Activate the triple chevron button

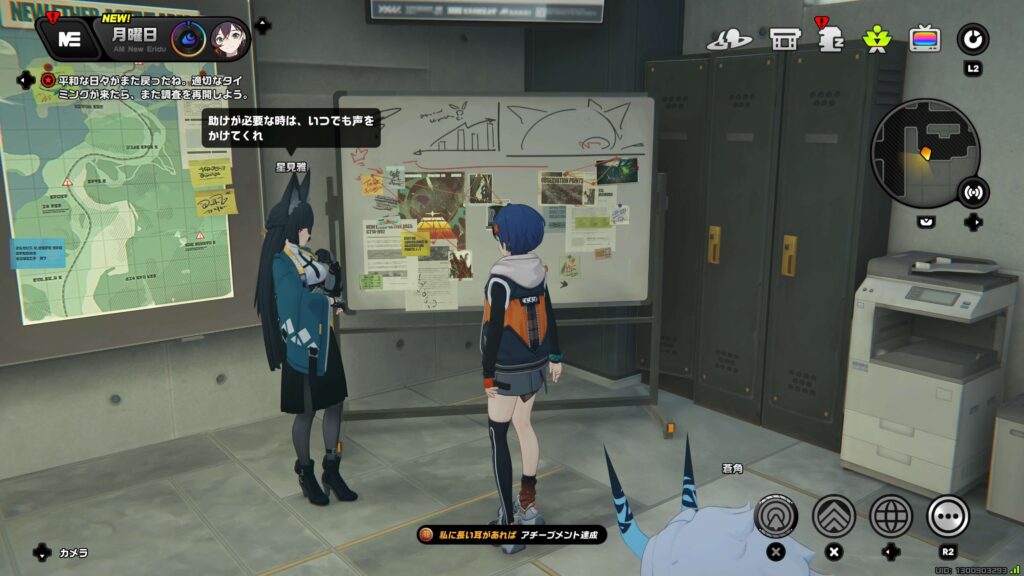point(833,516)
